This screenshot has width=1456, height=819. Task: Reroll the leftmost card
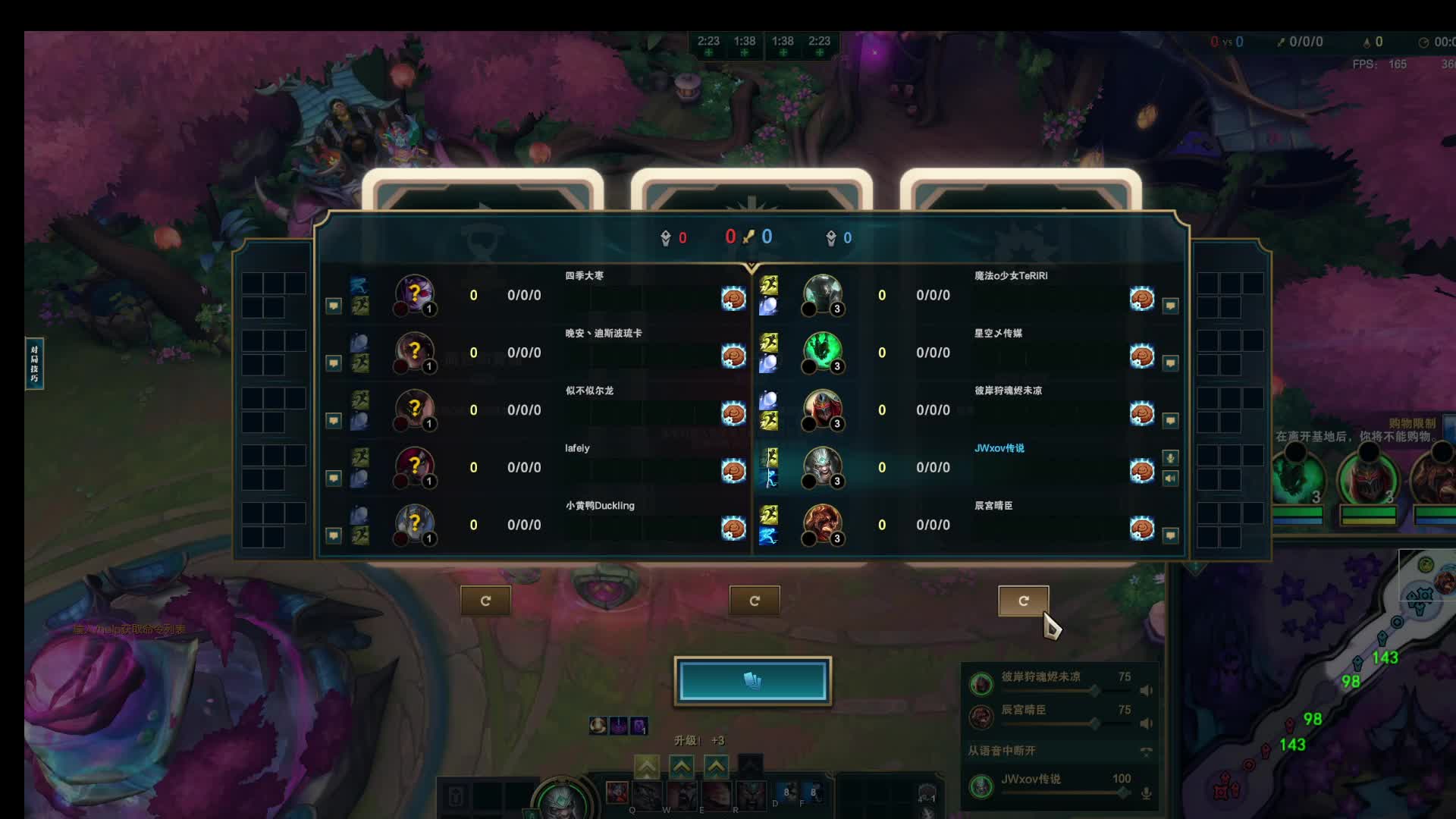485,601
